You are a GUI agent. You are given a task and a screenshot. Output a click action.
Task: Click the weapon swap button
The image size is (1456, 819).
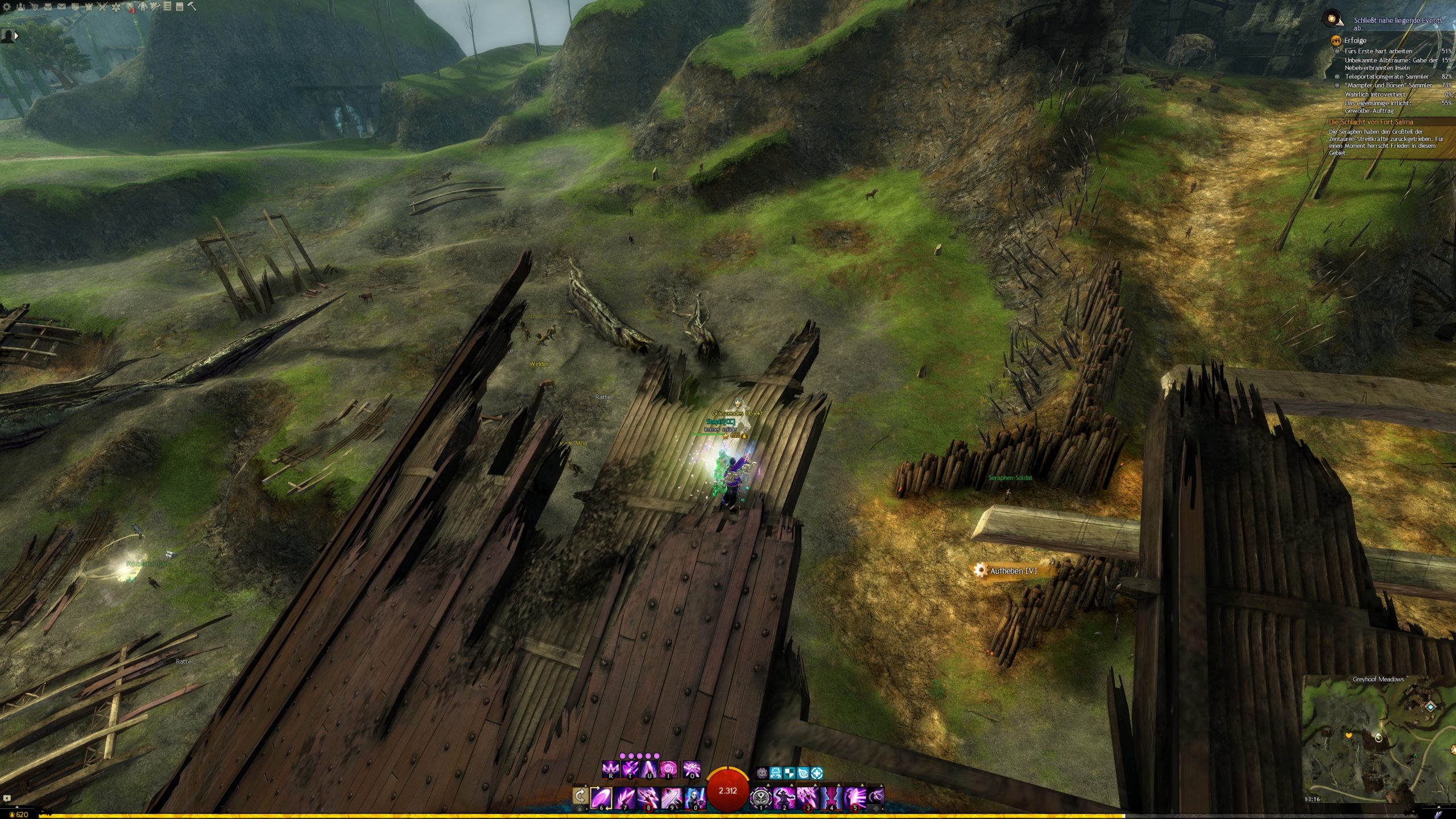tap(580, 795)
